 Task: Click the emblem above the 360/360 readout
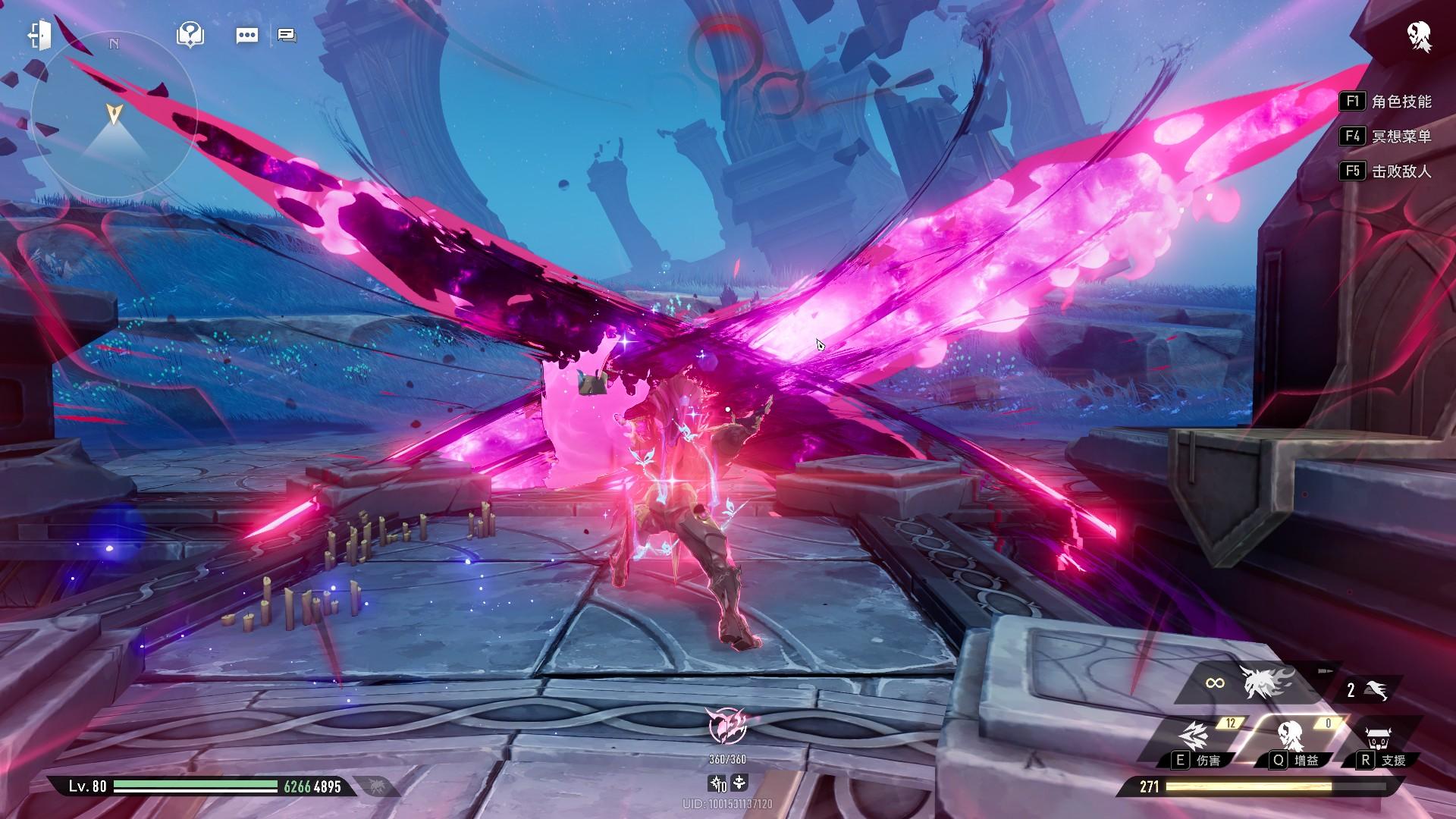pyautogui.click(x=727, y=726)
